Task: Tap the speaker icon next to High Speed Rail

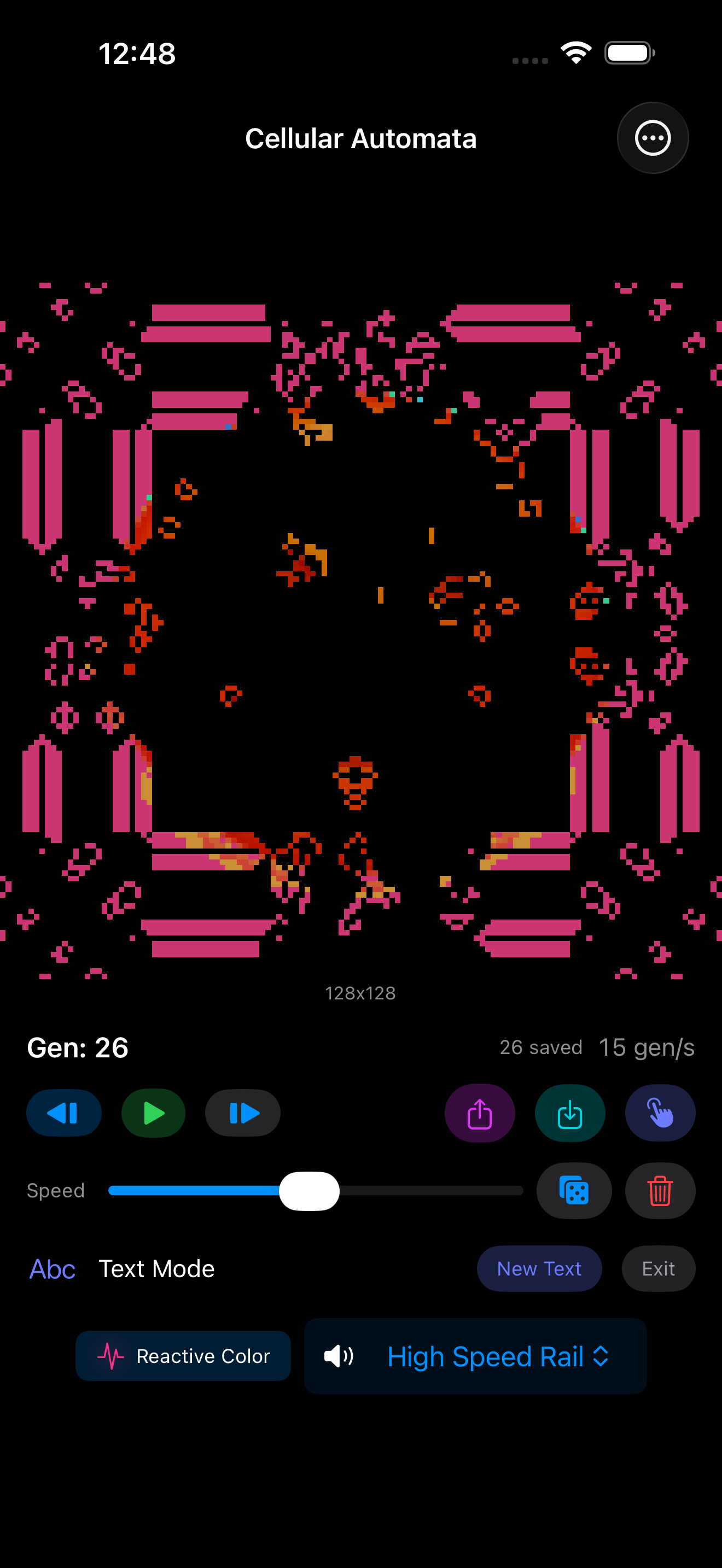Action: [339, 1356]
